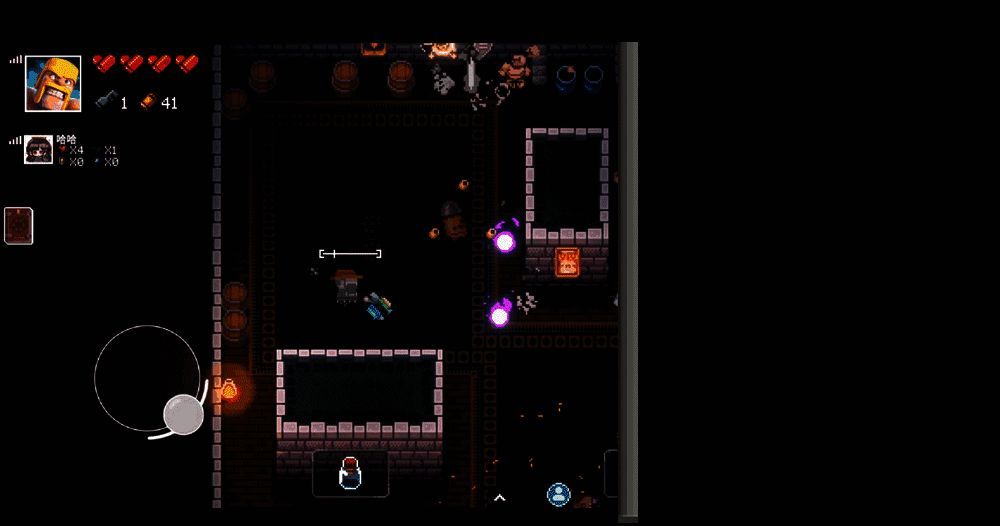
Task: Open the red card slot
Action: click(x=19, y=225)
